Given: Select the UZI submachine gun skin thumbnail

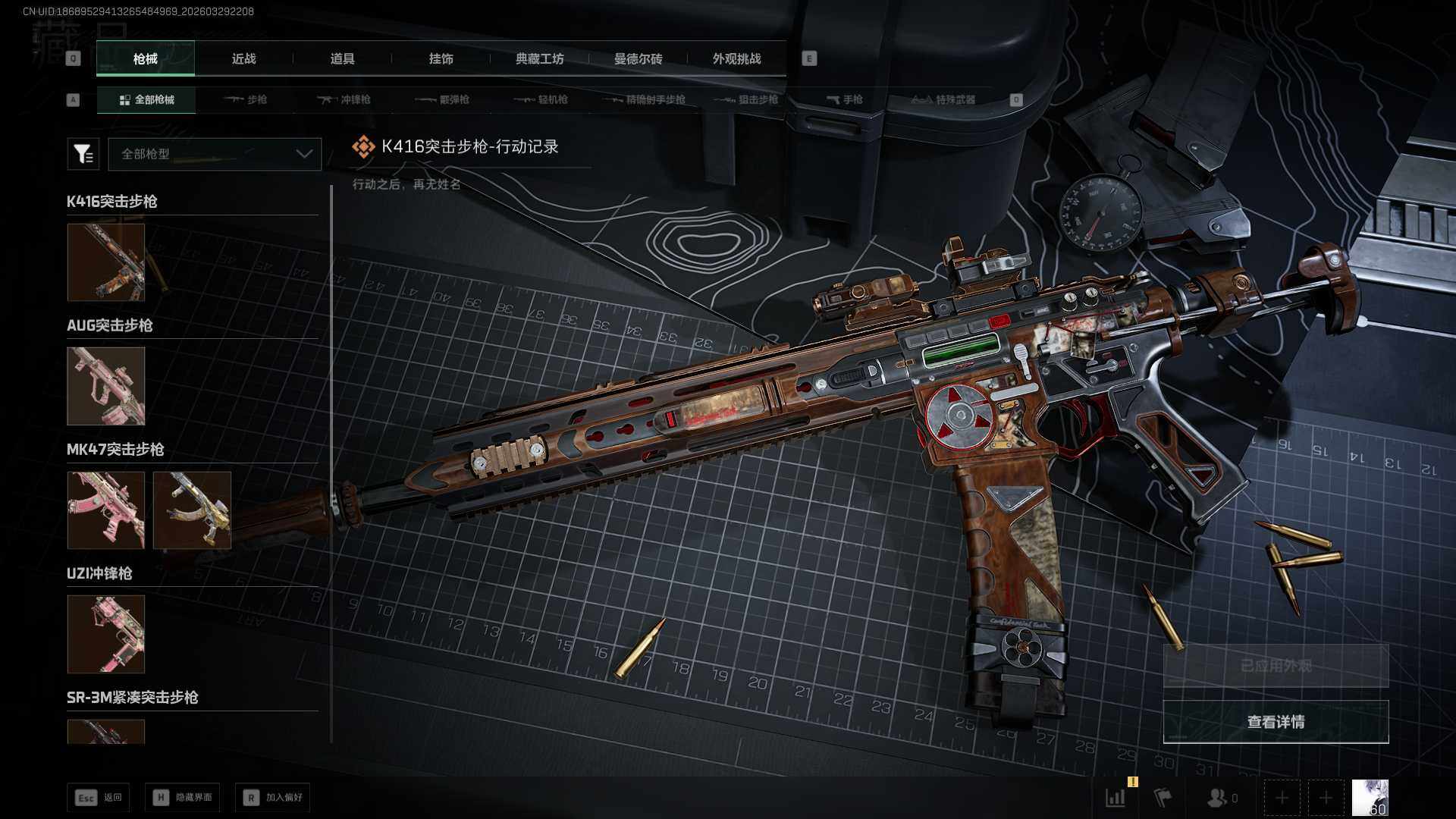Looking at the screenshot, I should 106,634.
